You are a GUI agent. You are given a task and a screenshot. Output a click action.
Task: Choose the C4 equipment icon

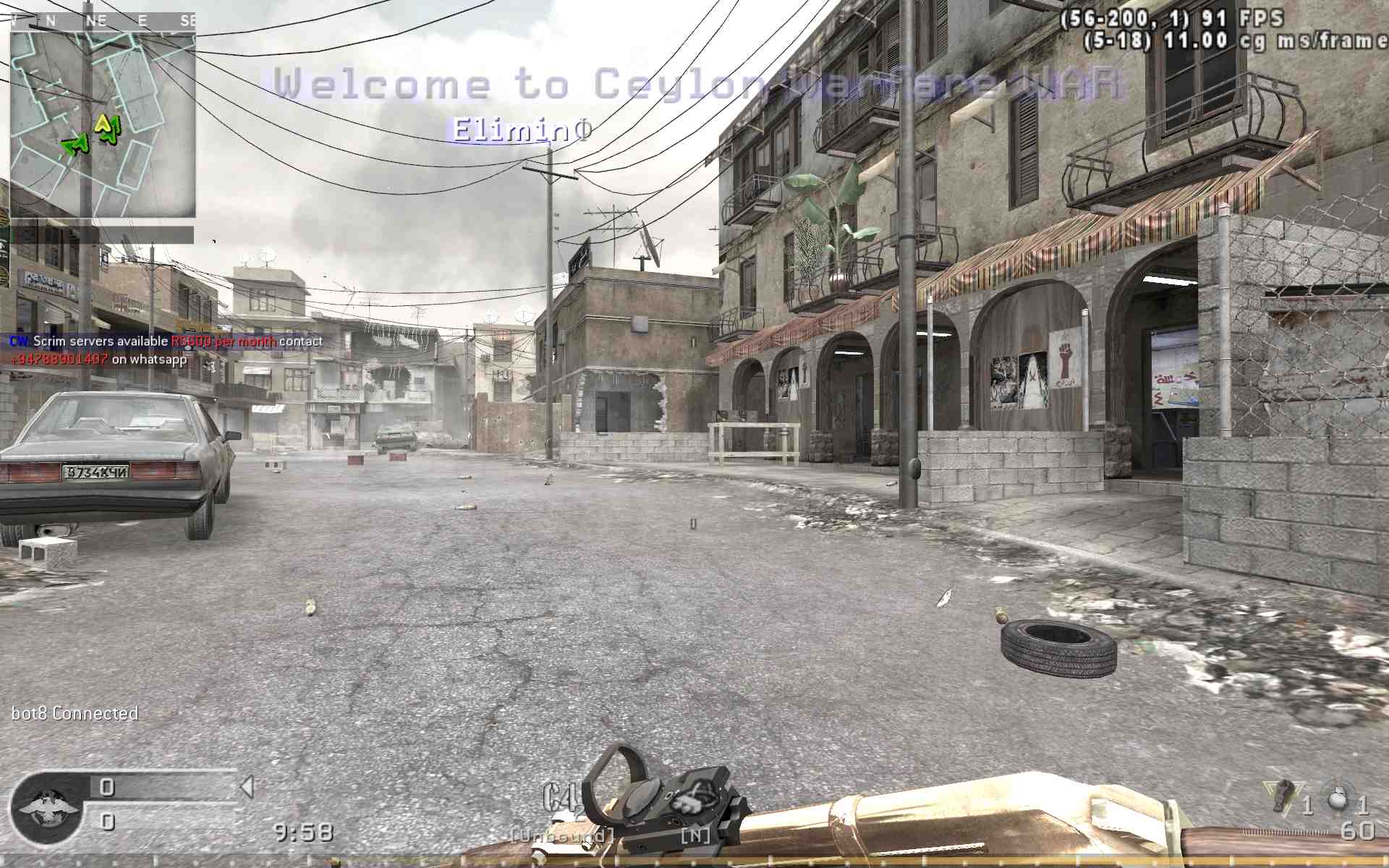(x=561, y=799)
